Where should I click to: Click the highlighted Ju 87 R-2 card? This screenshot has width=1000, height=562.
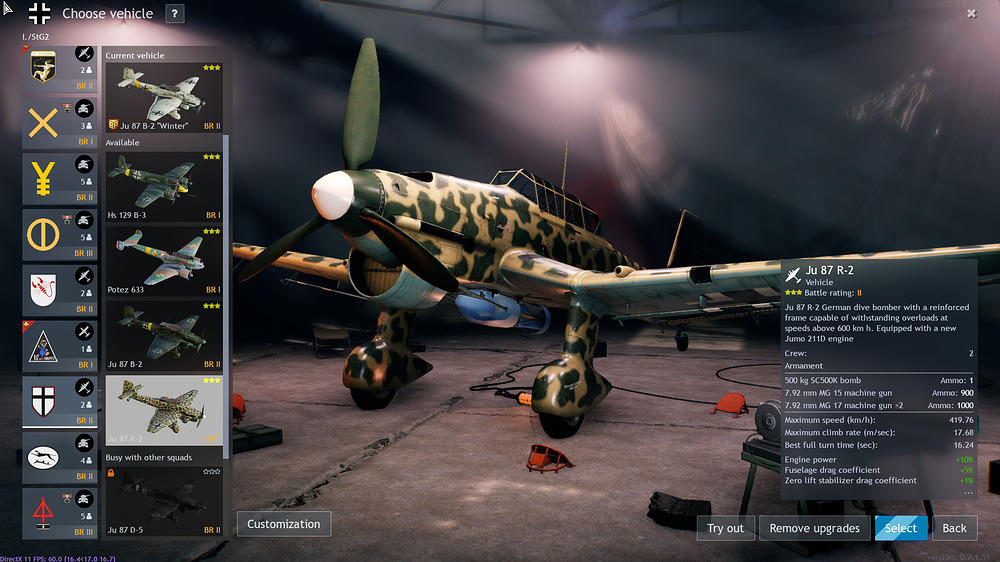165,409
